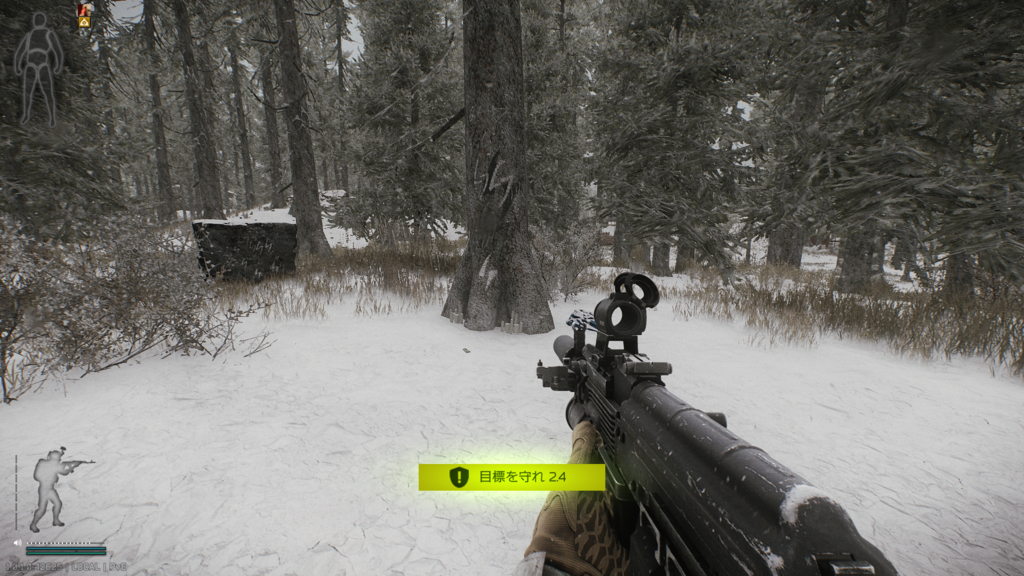Select the red status effect icon
The image size is (1024, 576).
[84, 8]
